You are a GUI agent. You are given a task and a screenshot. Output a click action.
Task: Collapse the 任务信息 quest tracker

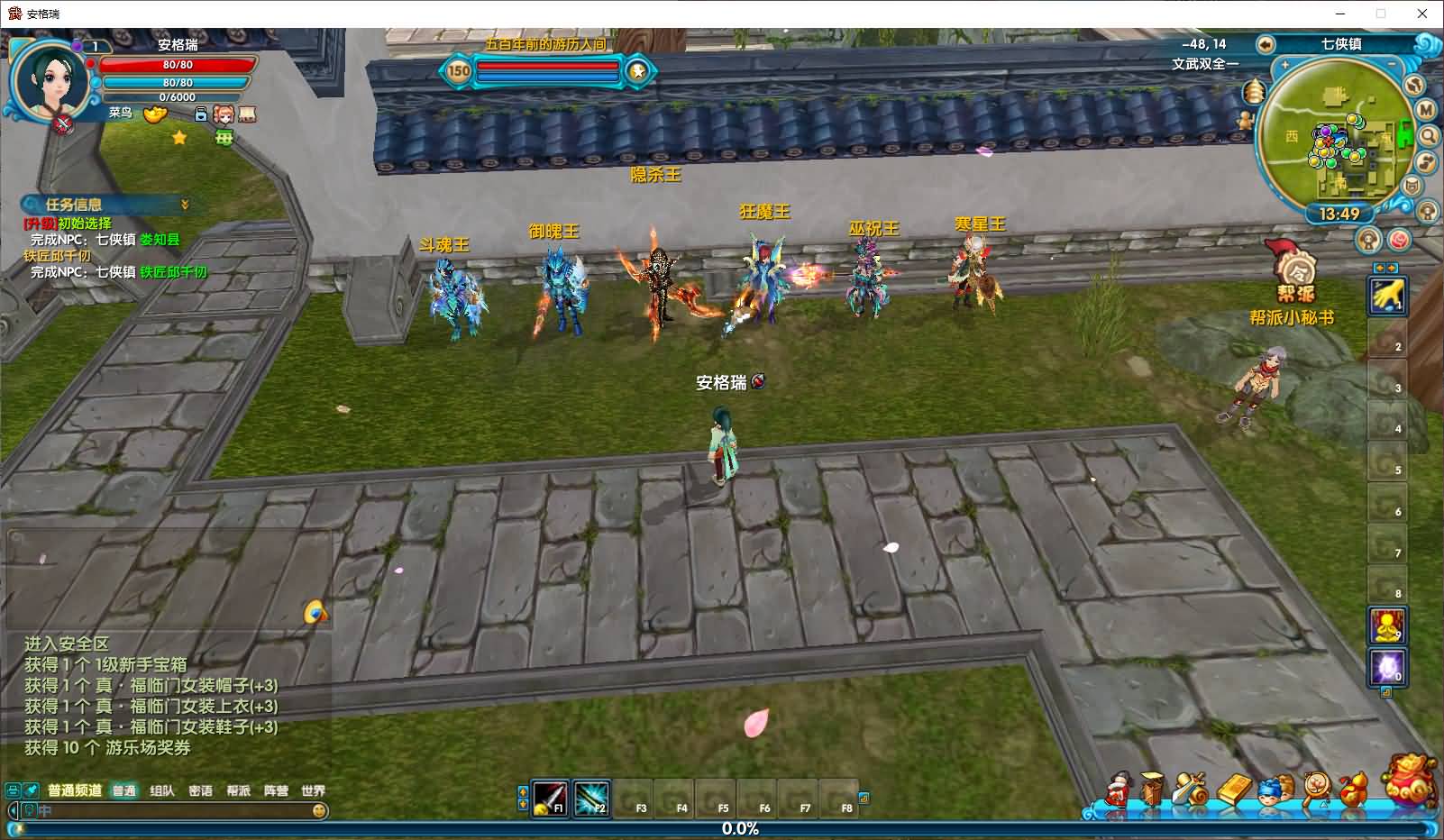(x=185, y=205)
